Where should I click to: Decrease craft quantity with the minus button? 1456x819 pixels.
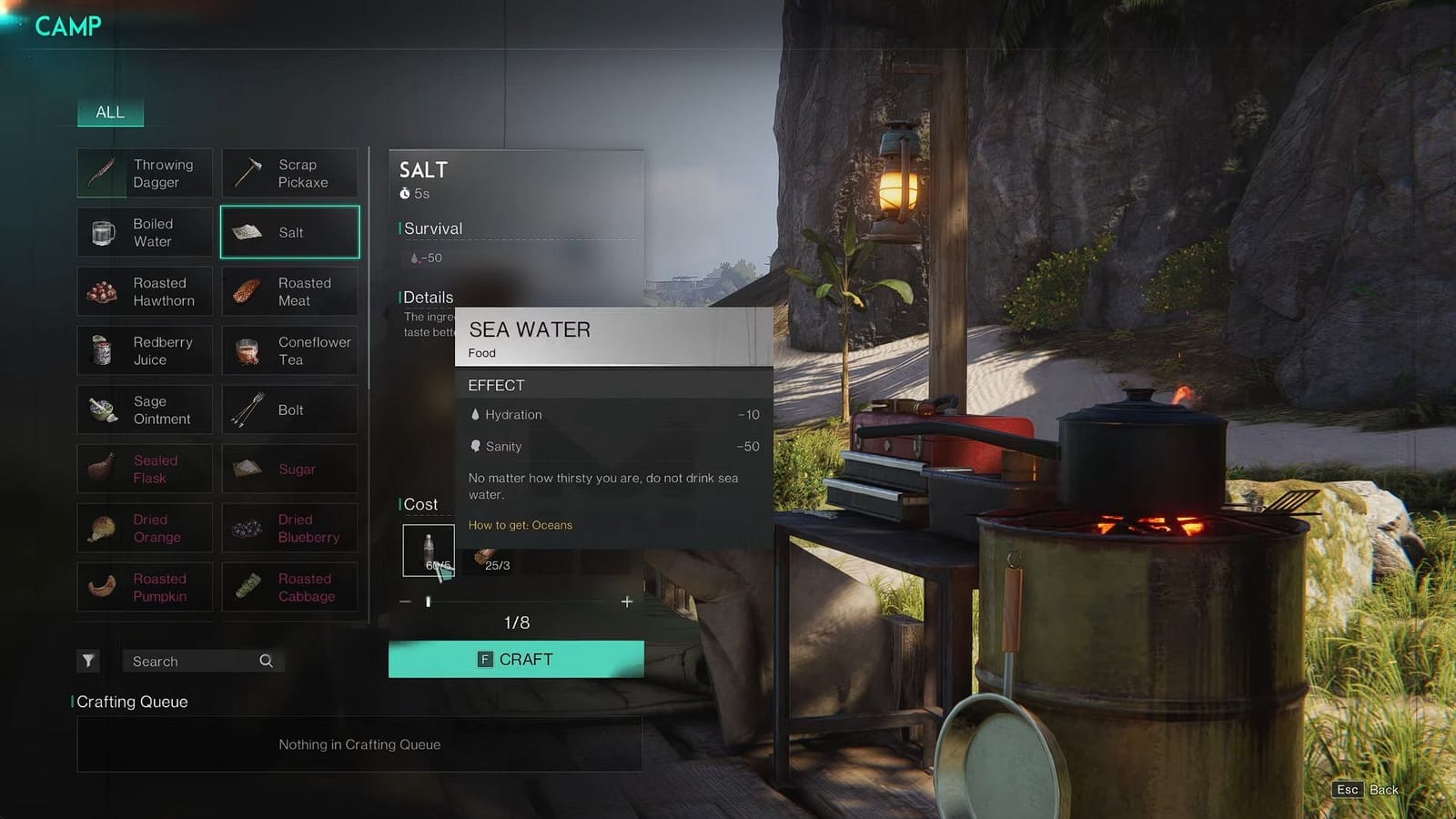click(x=405, y=602)
